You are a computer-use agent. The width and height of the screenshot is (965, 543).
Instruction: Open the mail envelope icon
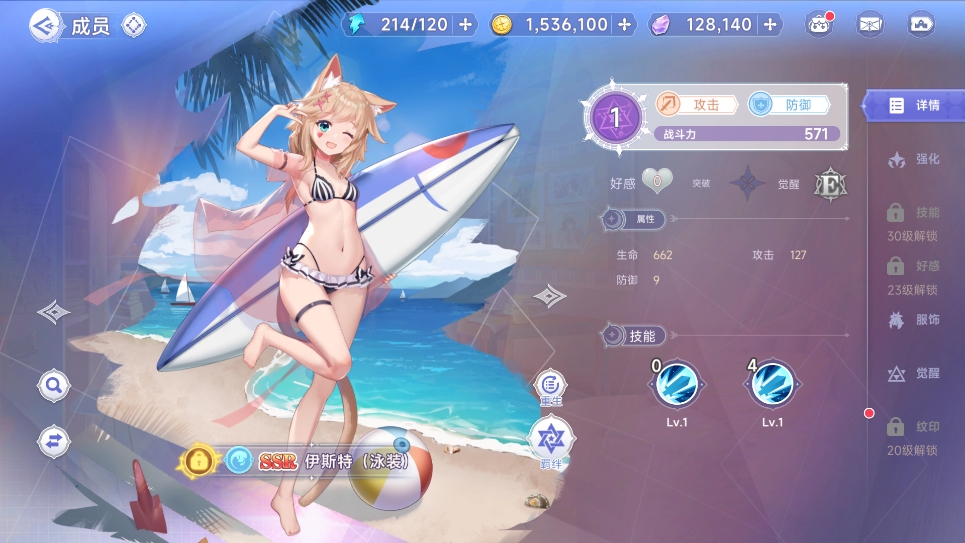tap(870, 25)
